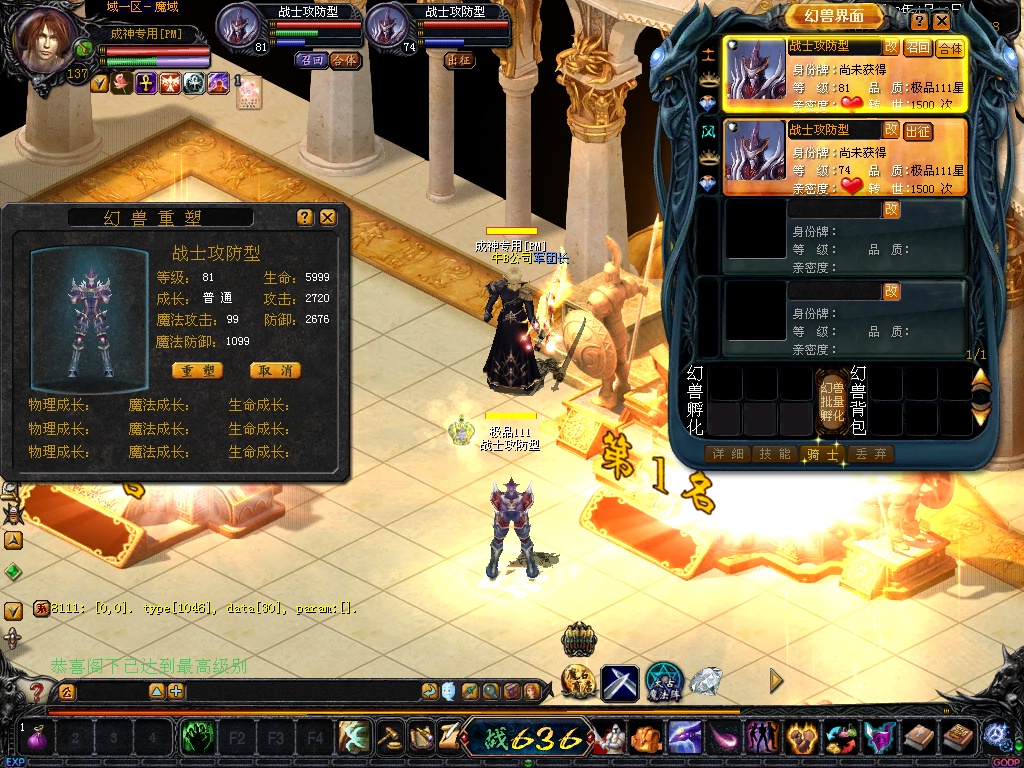Use the purple potion in hotbar slot 1

(39, 739)
